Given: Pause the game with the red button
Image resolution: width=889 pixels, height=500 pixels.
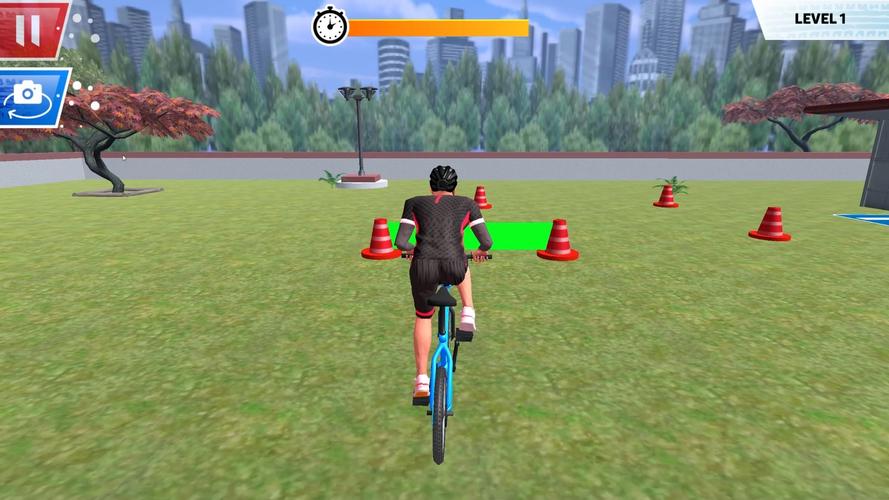Looking at the screenshot, I should tap(30, 28).
